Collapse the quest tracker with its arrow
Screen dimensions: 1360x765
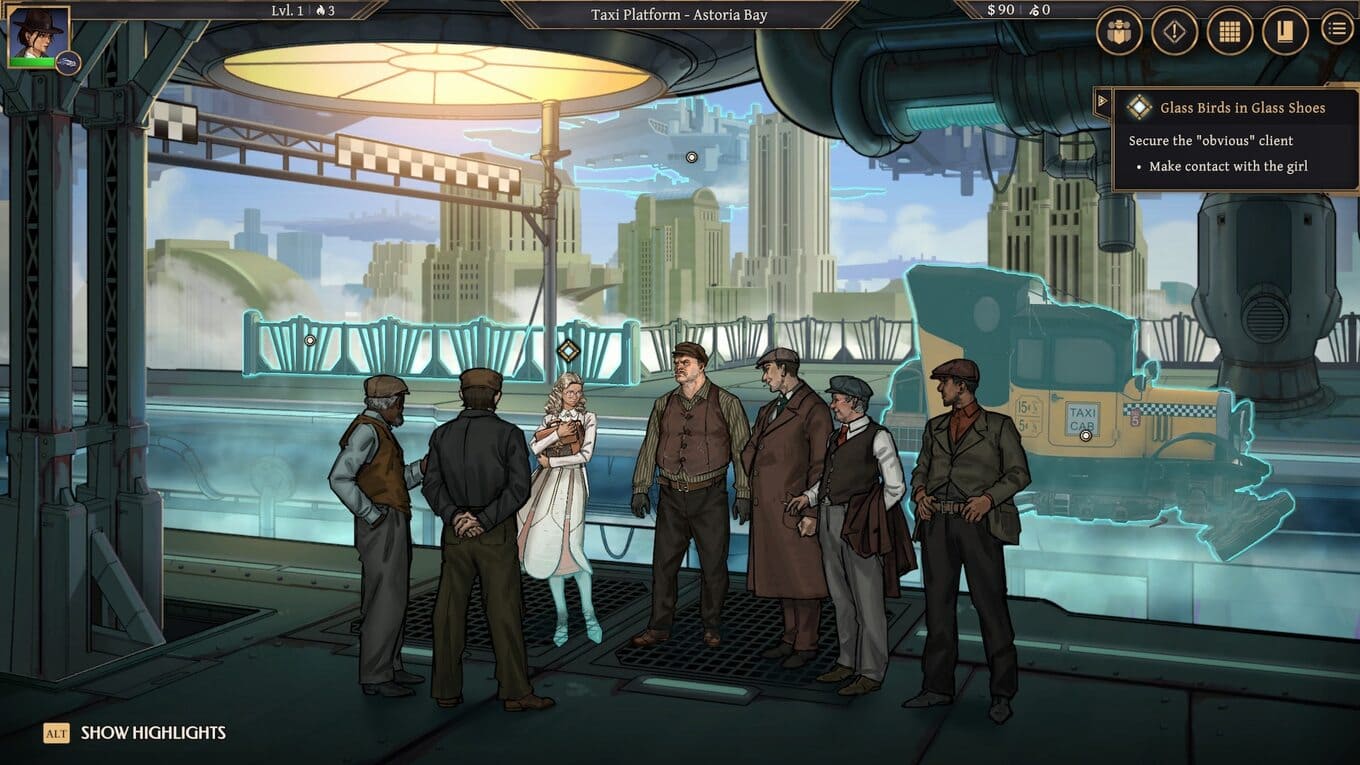tap(1102, 100)
